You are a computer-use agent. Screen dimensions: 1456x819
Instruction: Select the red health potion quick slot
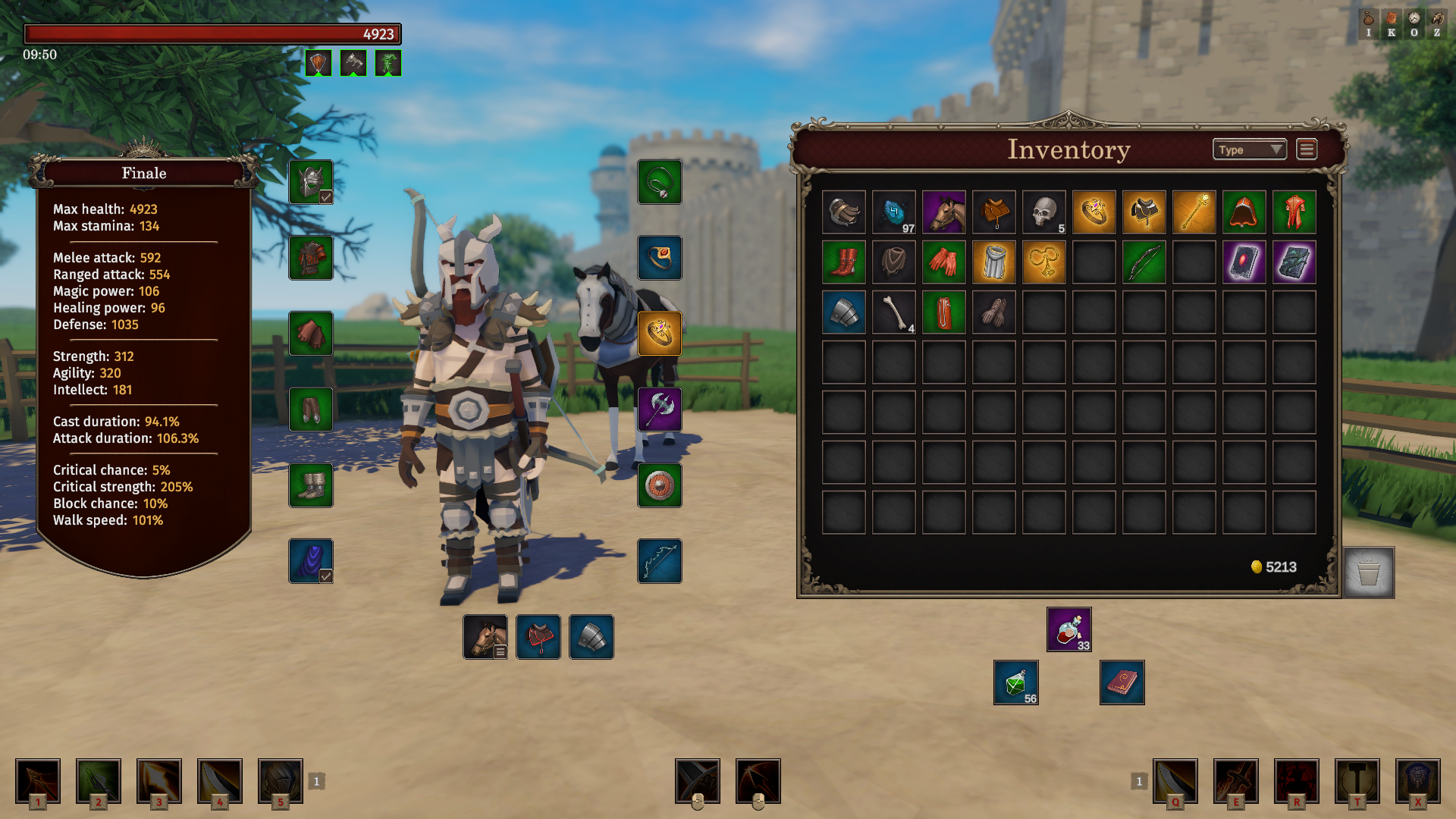[1069, 629]
